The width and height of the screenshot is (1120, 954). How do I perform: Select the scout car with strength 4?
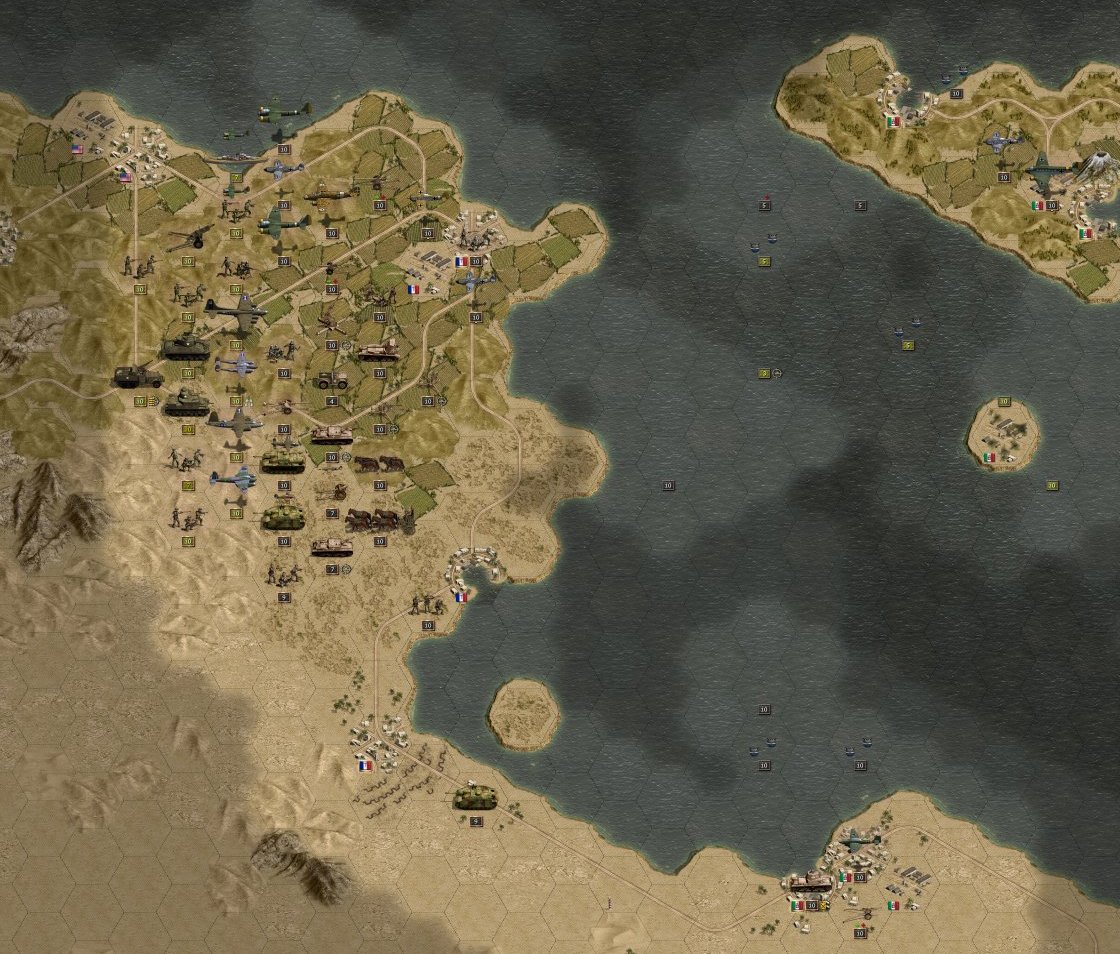coord(331,381)
